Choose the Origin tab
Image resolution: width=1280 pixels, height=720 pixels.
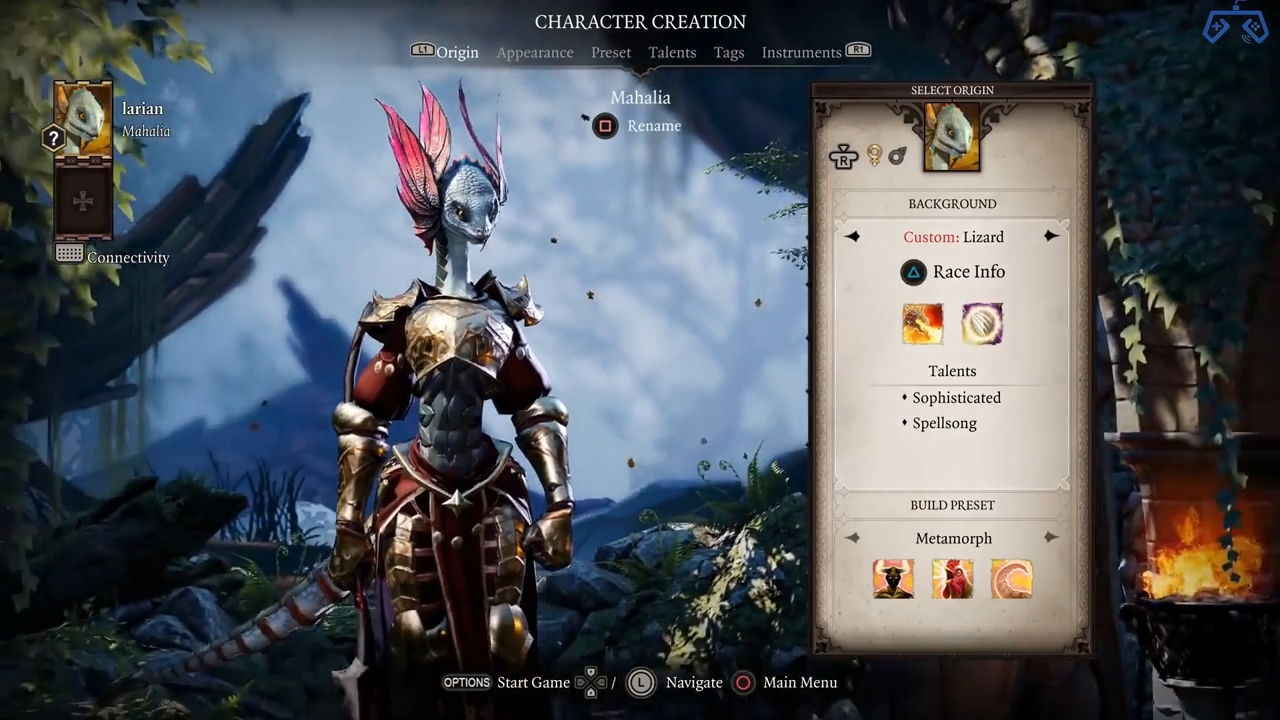pyautogui.click(x=457, y=52)
